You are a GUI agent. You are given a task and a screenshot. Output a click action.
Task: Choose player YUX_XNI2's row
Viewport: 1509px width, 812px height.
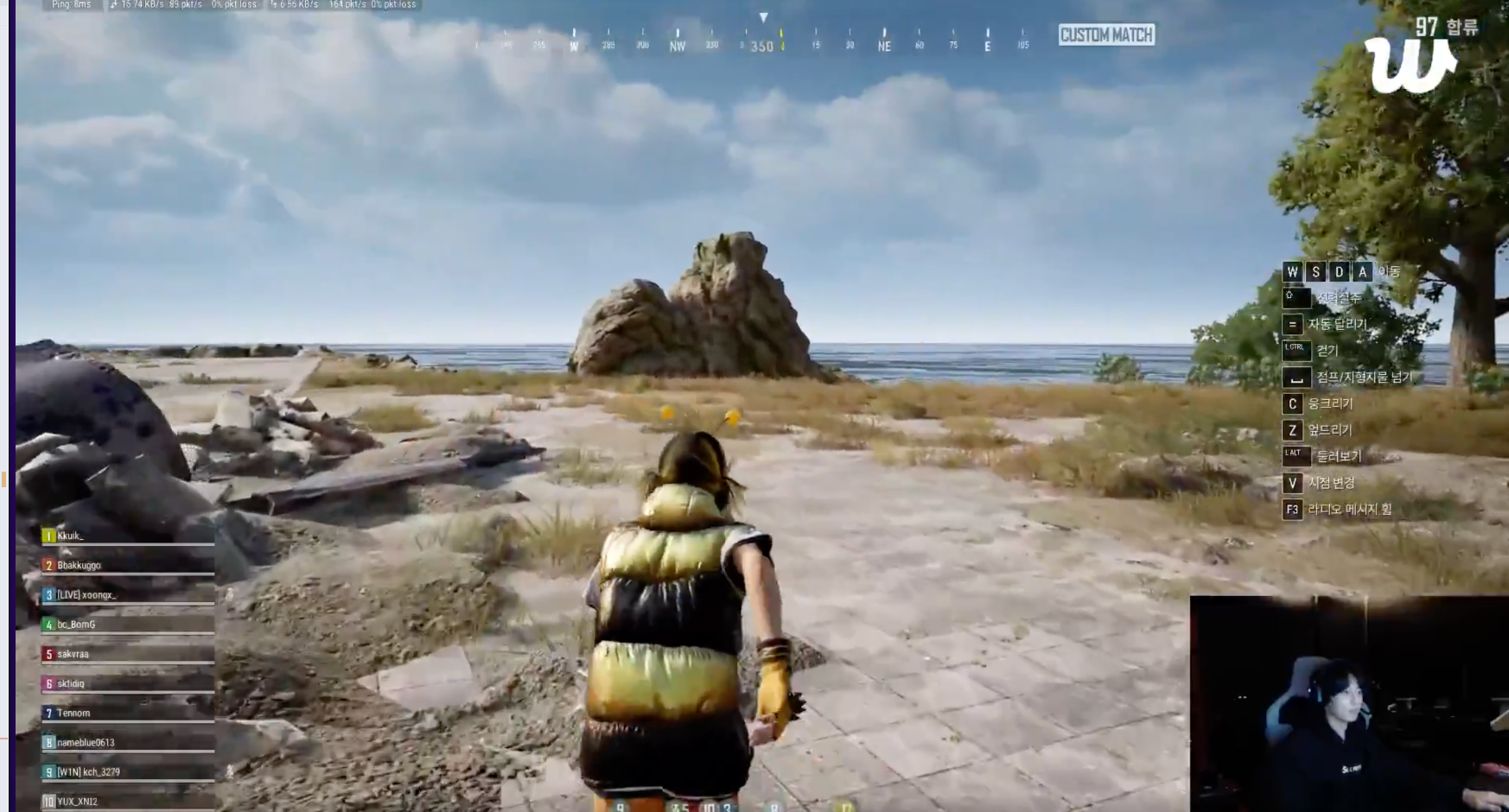126,801
